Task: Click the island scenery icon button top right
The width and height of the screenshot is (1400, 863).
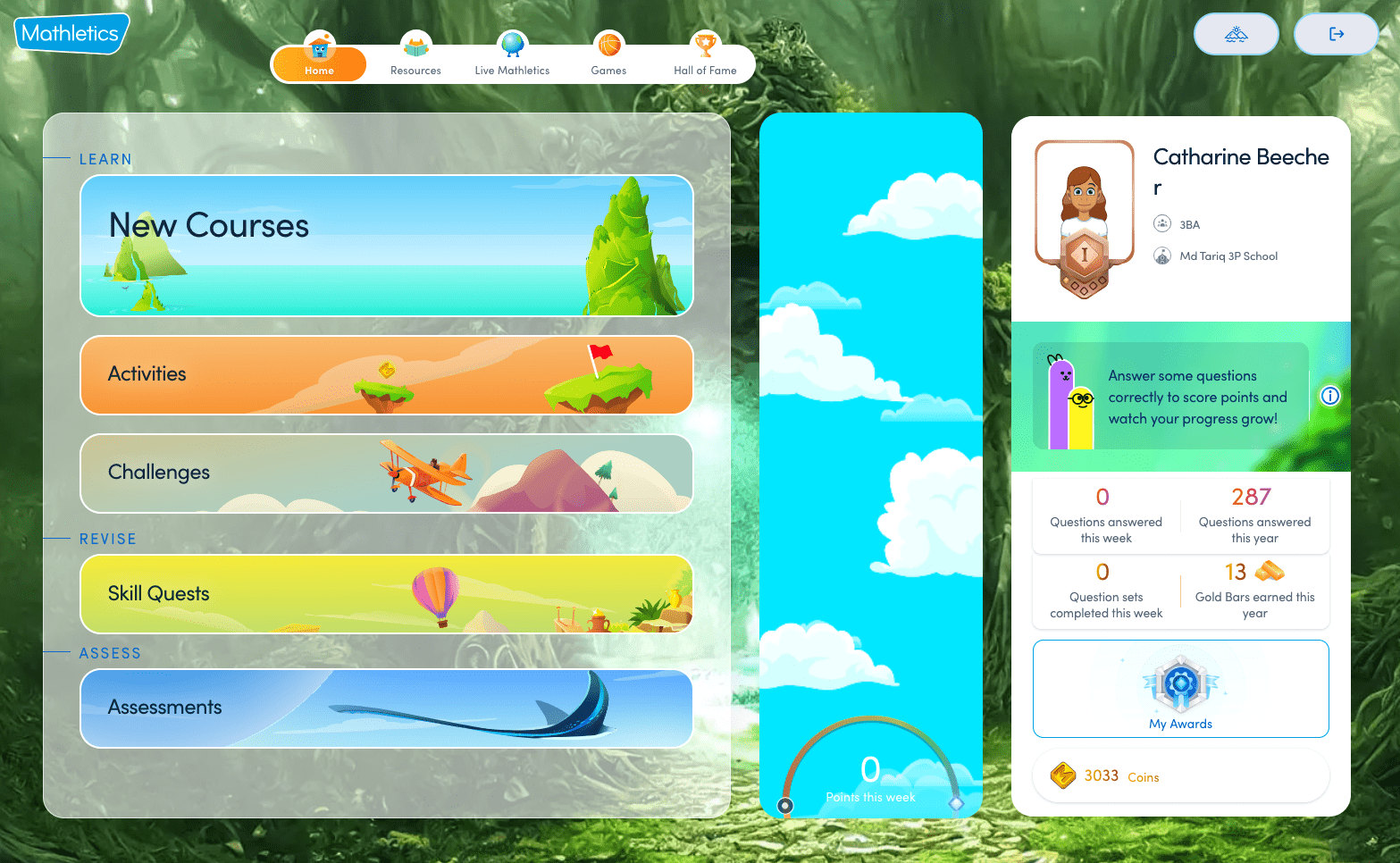Action: click(x=1236, y=33)
